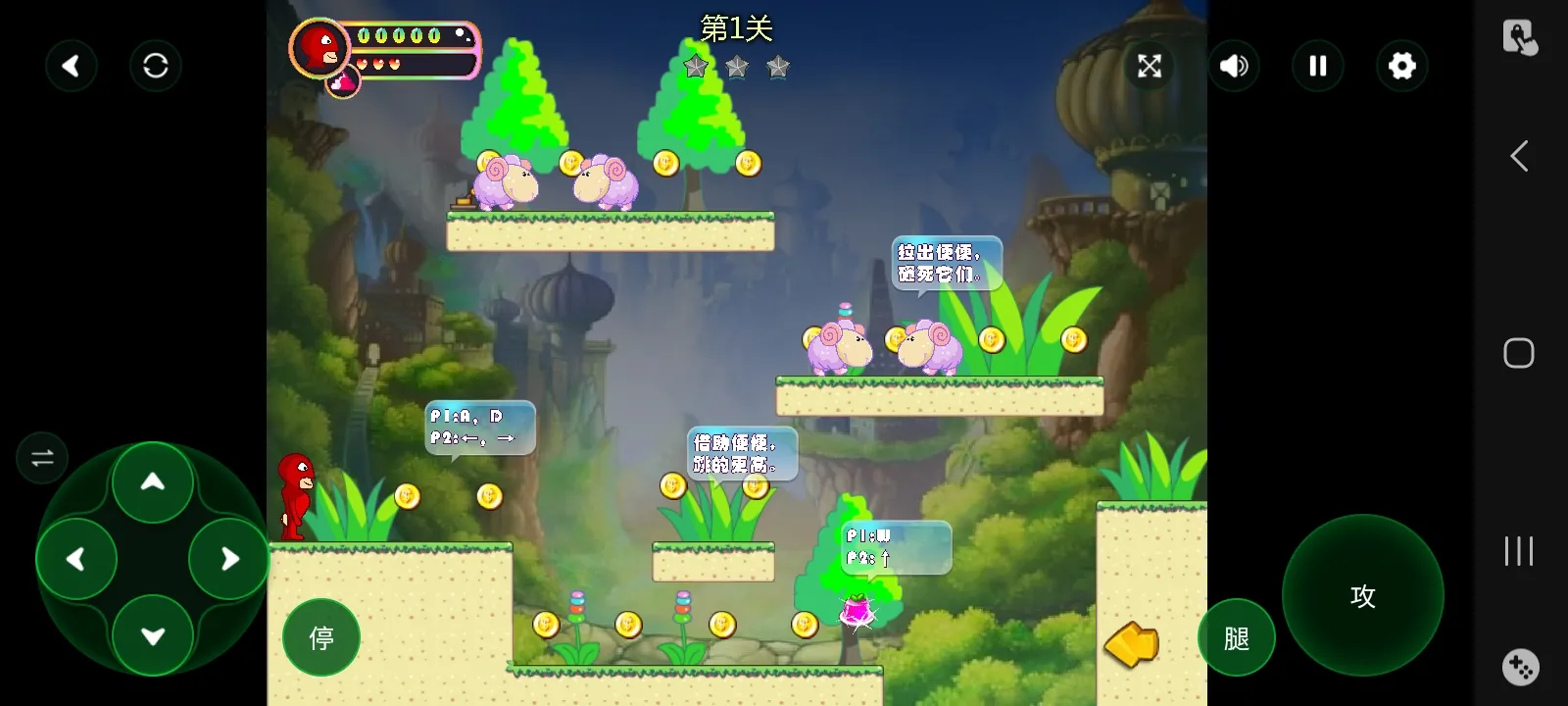The height and width of the screenshot is (706, 1568).
Task: Tap the 攻 attack button
Action: click(1362, 595)
